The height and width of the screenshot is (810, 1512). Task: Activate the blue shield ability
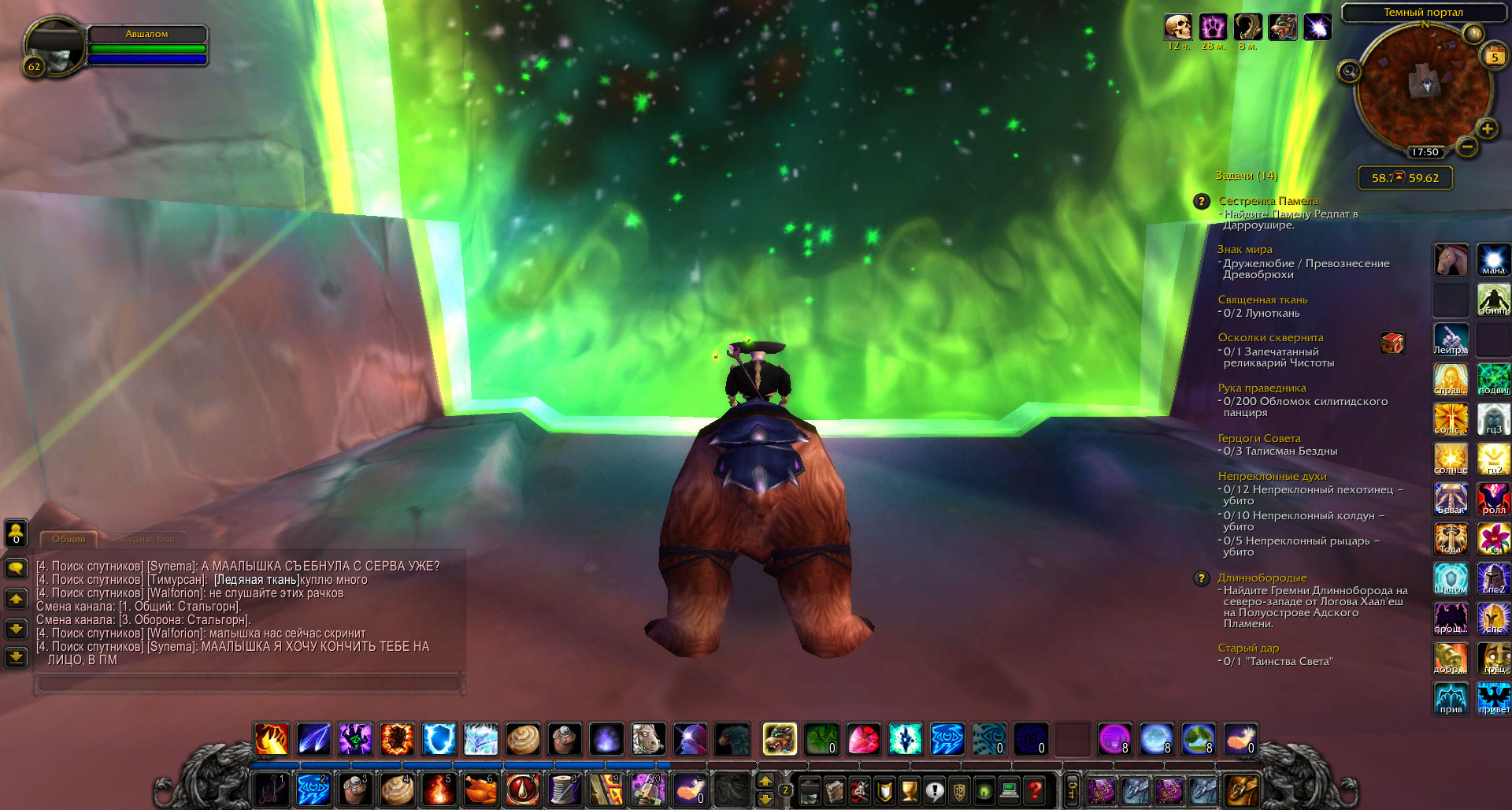pos(439,739)
